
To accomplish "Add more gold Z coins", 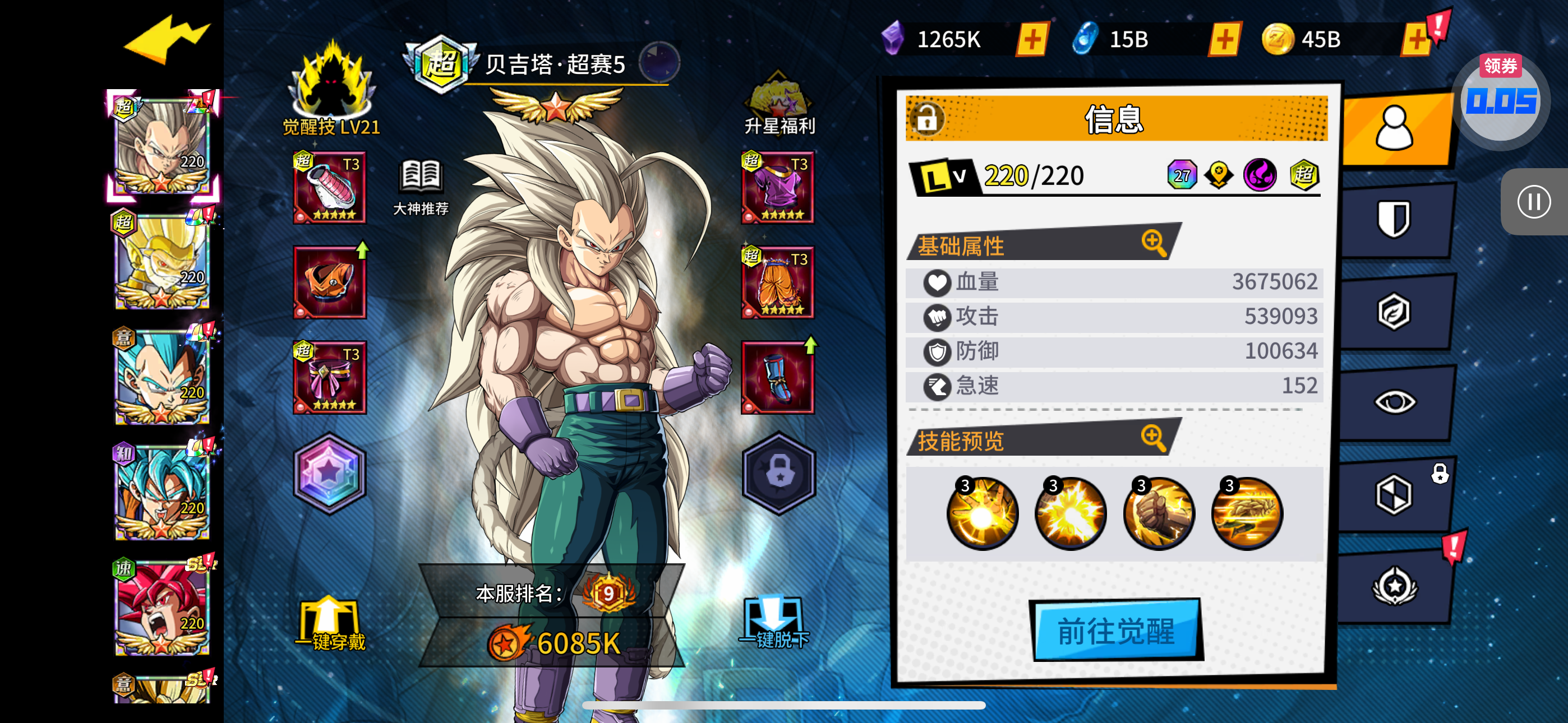I will pyautogui.click(x=1417, y=40).
